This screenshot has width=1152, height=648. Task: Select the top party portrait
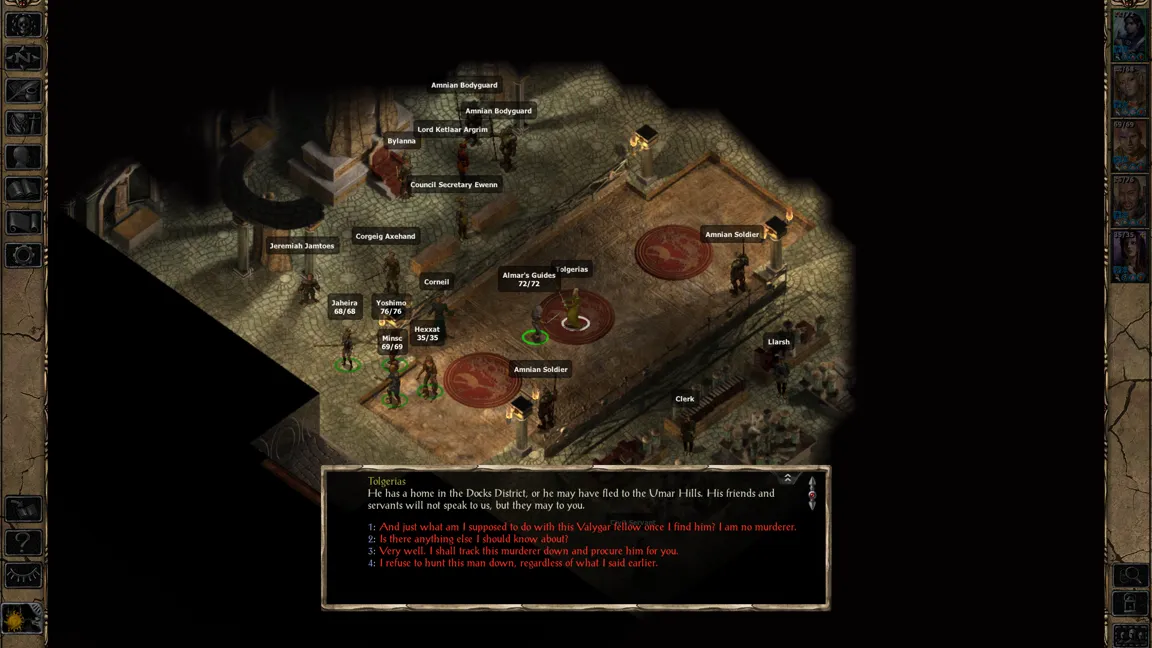click(1130, 36)
